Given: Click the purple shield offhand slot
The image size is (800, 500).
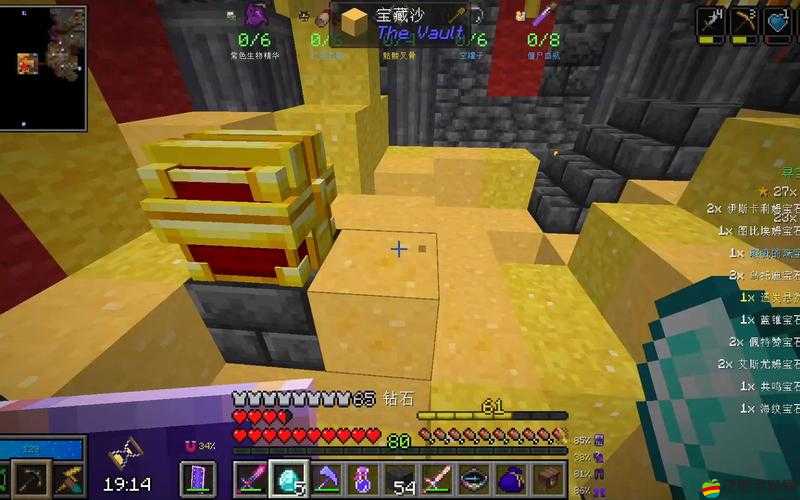Looking at the screenshot, I should click(x=196, y=477).
